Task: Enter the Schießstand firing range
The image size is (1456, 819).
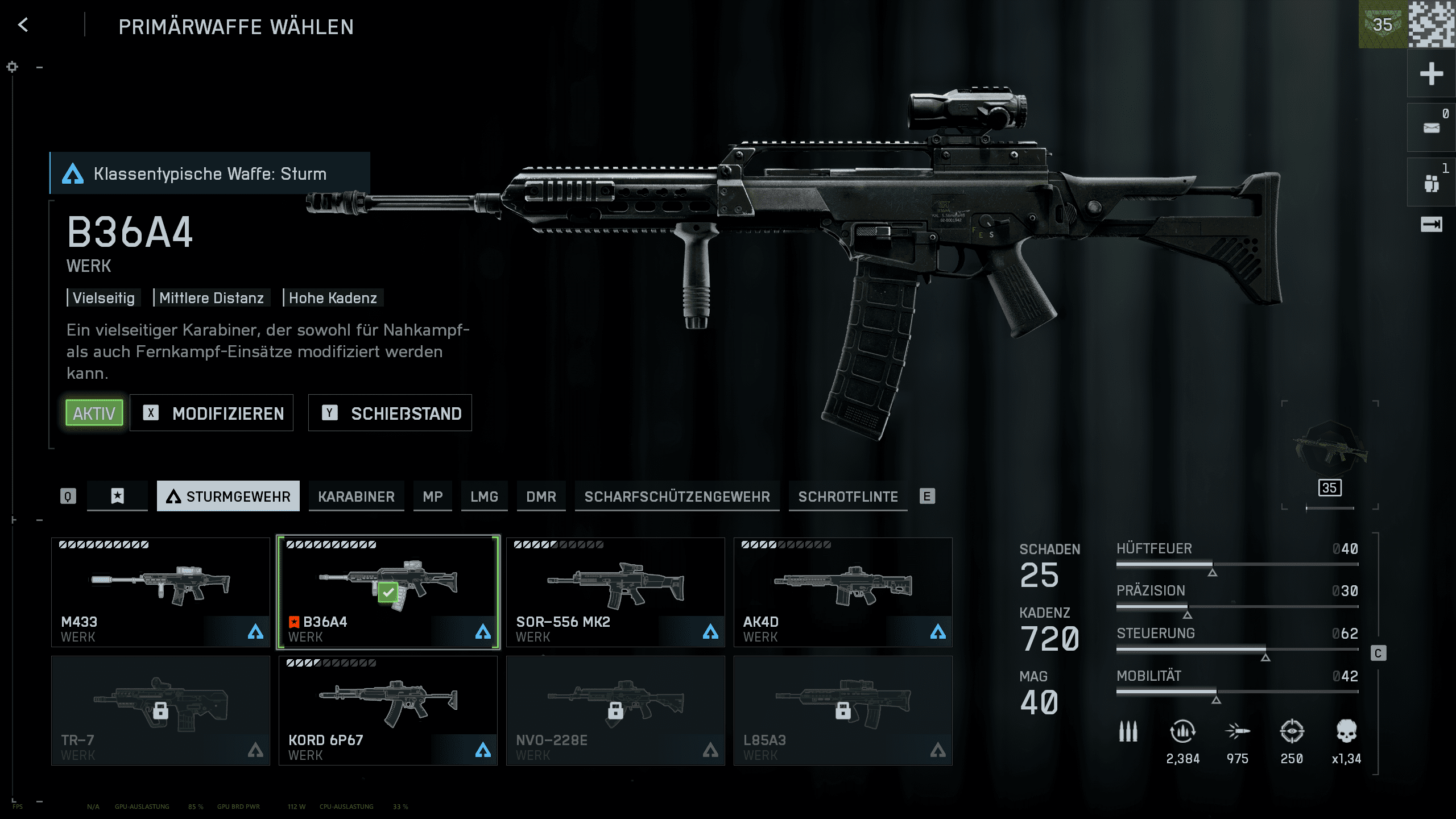Action: coord(390,413)
